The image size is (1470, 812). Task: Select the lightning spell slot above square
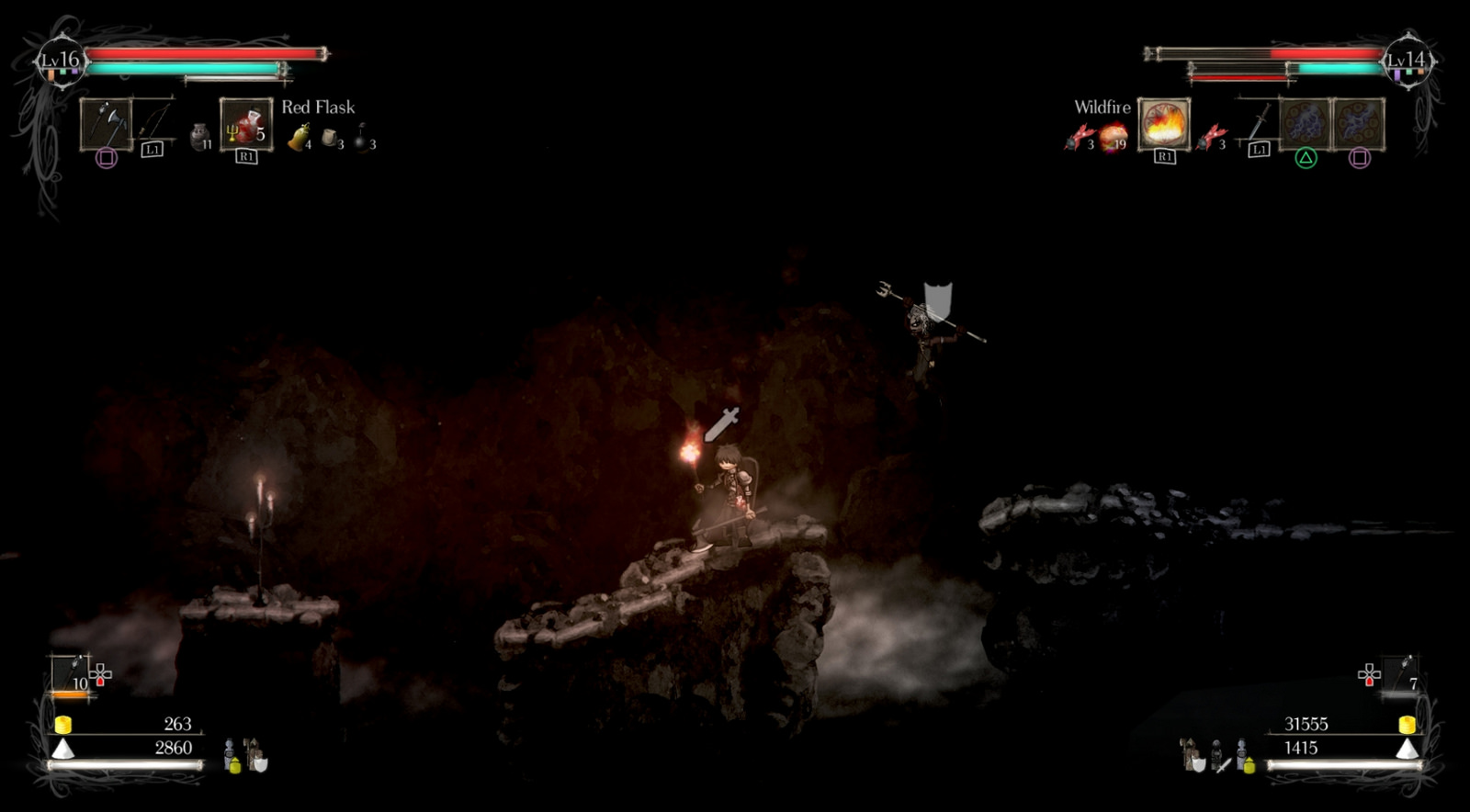point(1359,123)
